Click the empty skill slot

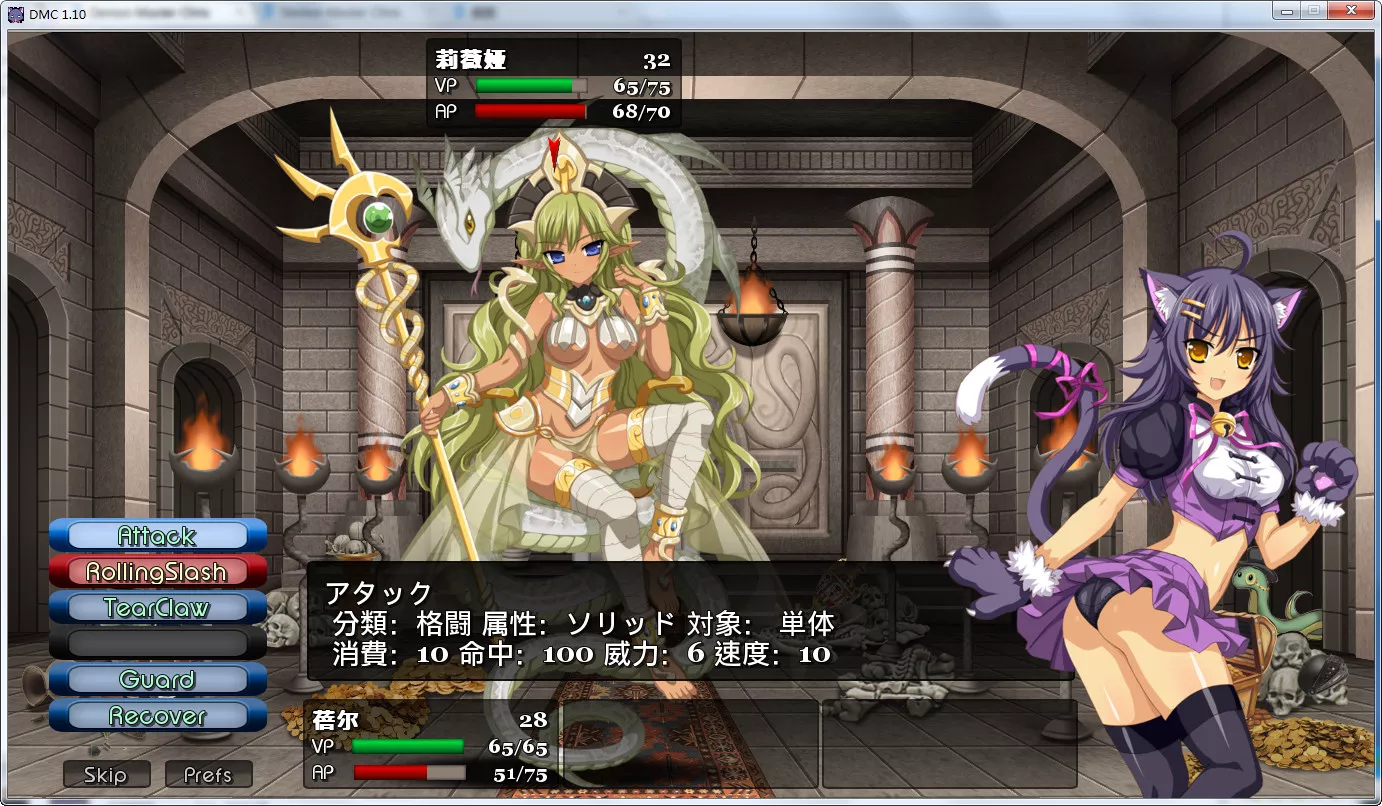click(156, 644)
